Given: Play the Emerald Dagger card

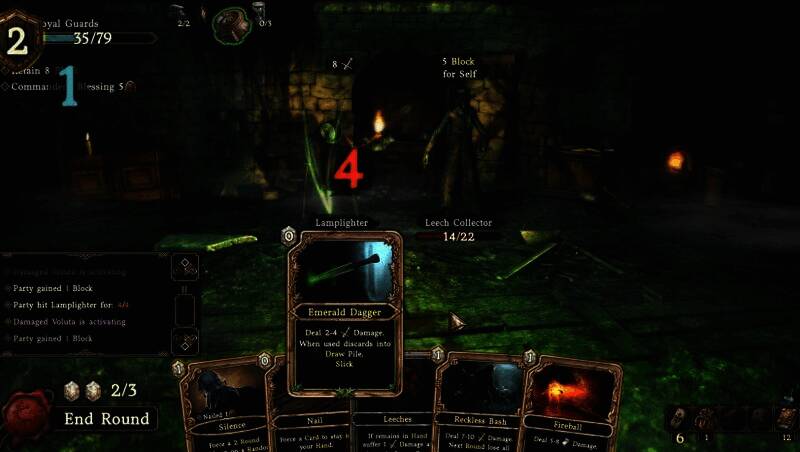Looking at the screenshot, I should coord(345,312).
